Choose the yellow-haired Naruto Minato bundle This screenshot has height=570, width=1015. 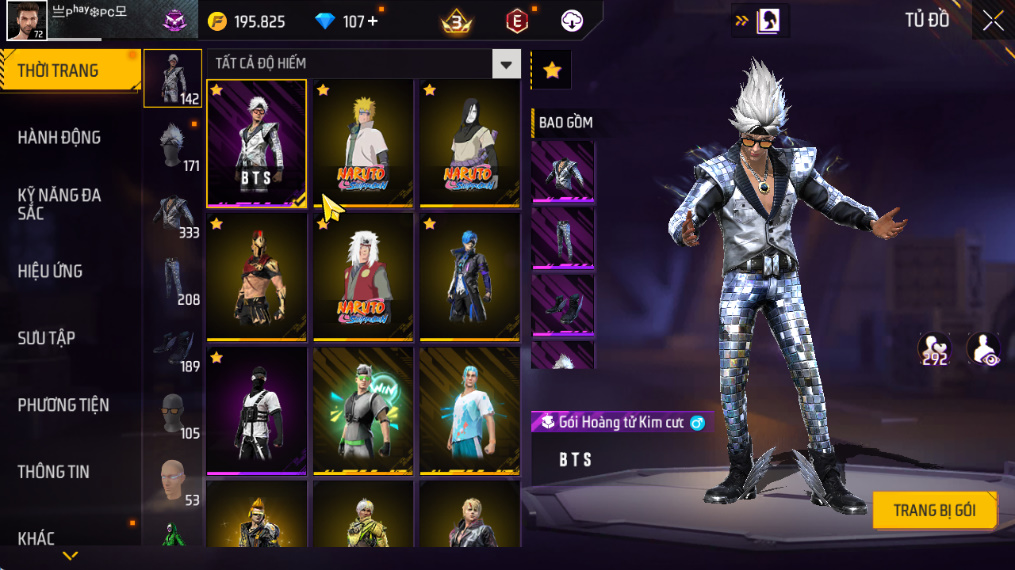coord(362,142)
